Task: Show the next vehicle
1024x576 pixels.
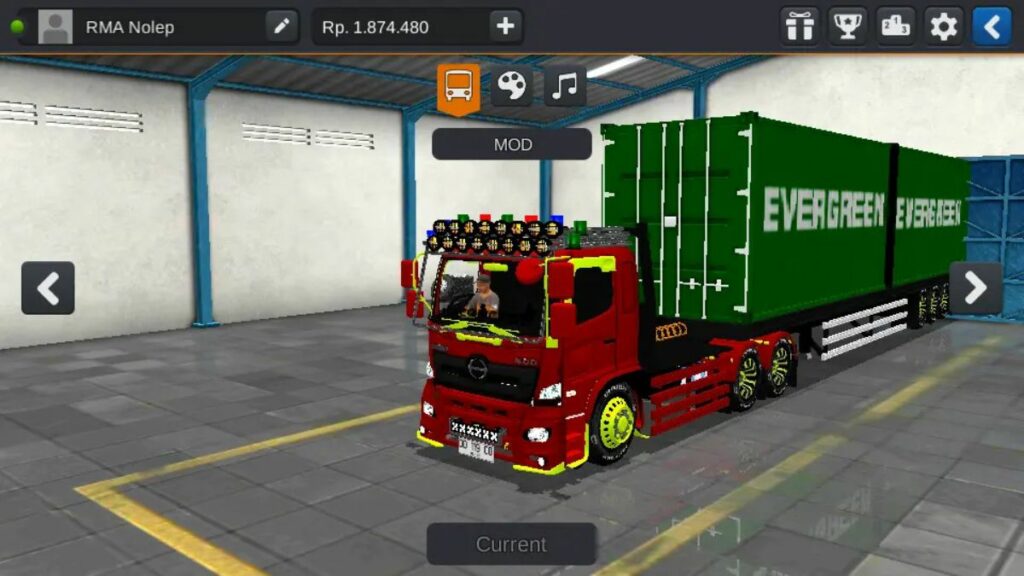Action: (975, 288)
